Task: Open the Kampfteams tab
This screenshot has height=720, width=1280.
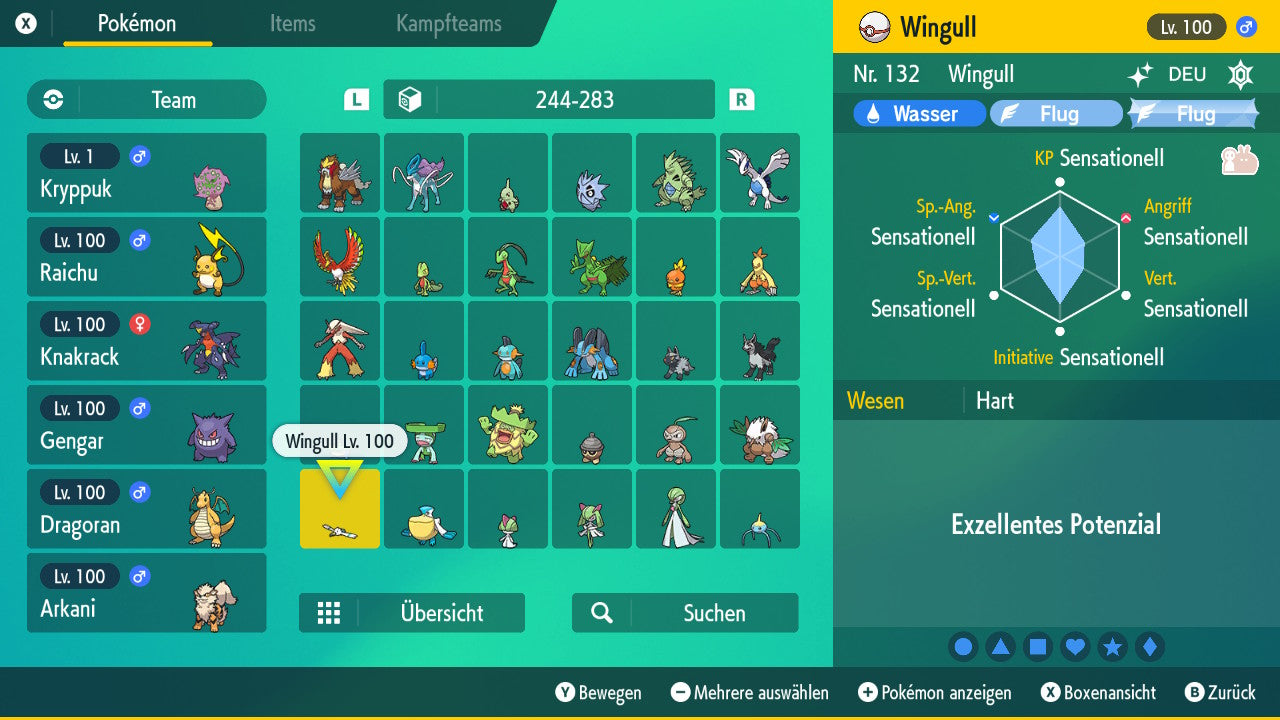Action: 448,24
